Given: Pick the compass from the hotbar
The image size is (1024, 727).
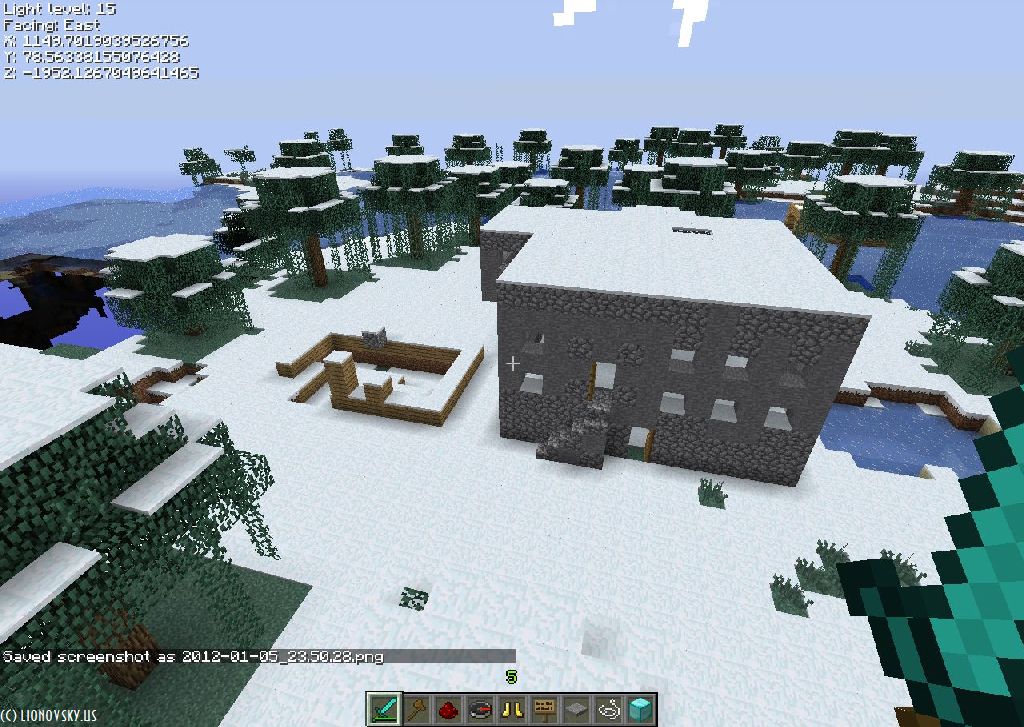Looking at the screenshot, I should pos(480,708).
